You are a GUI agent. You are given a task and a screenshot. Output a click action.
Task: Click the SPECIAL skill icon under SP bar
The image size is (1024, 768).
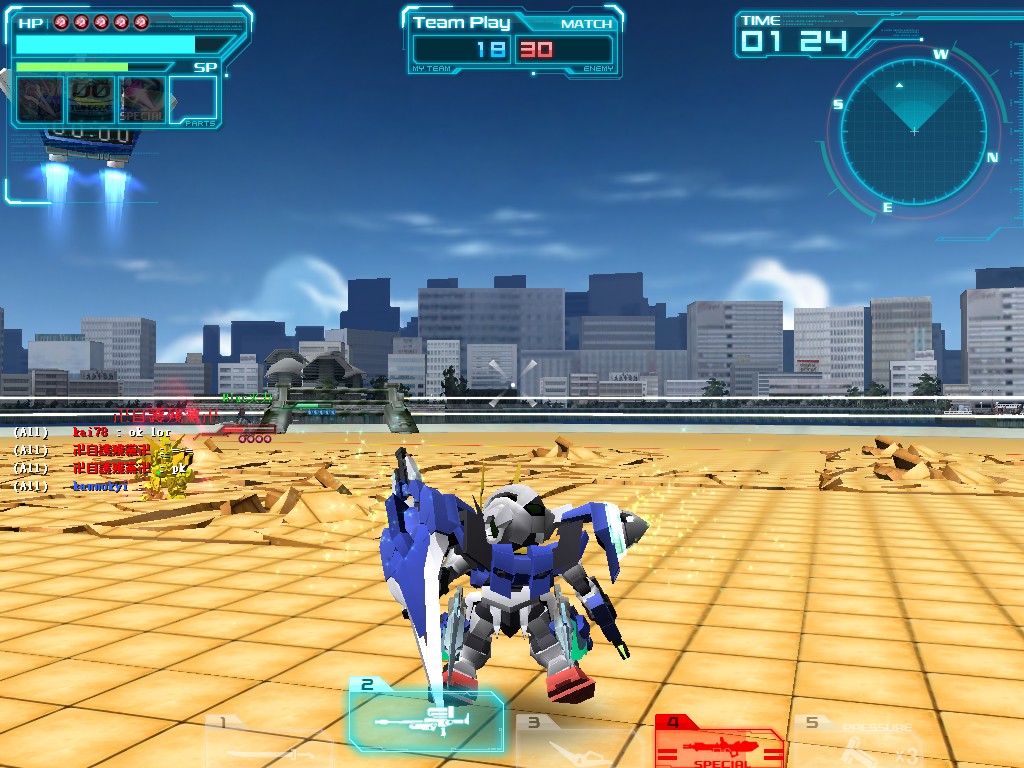(x=141, y=100)
